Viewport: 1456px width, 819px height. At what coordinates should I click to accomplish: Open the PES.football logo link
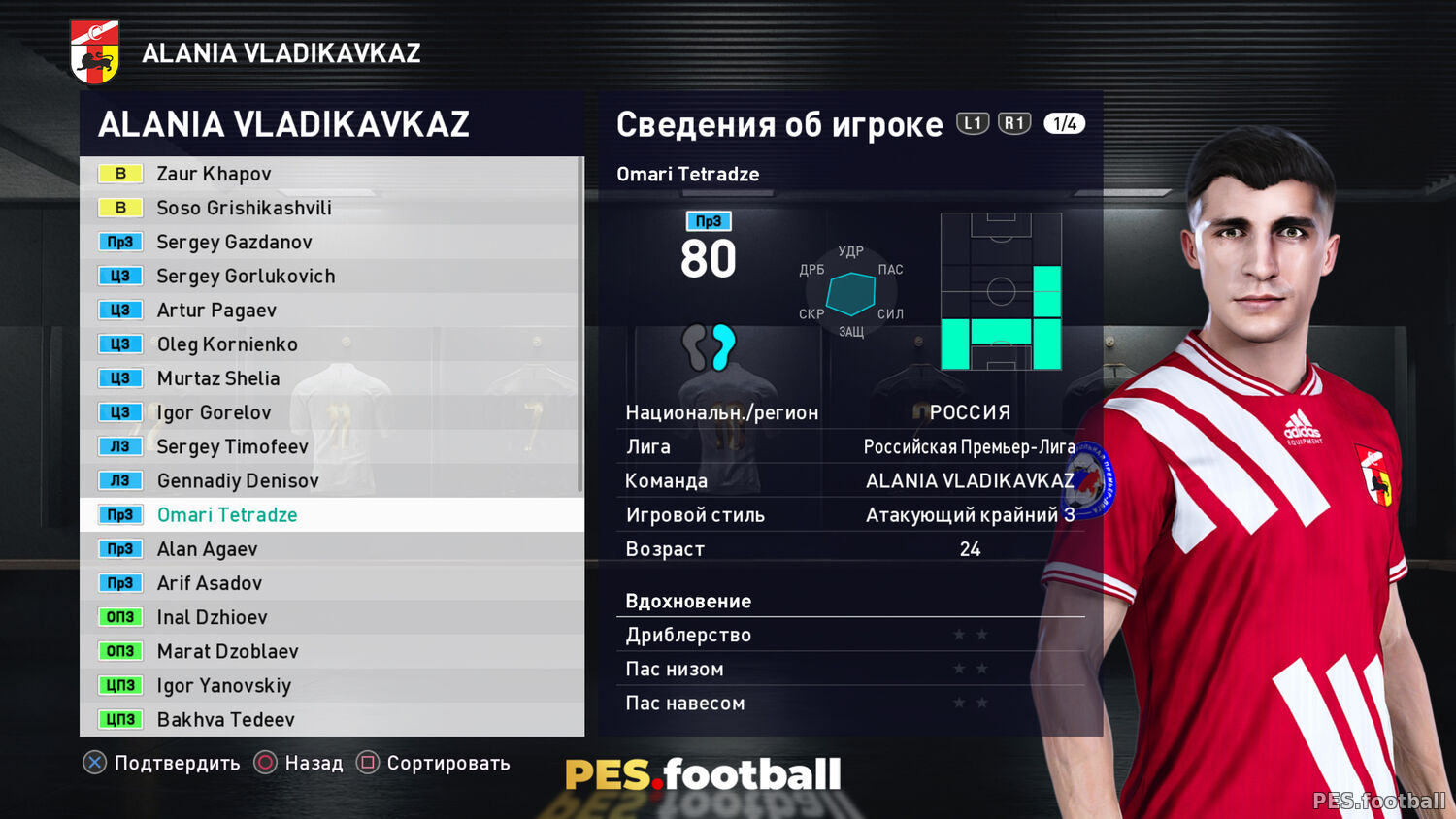pos(703,774)
